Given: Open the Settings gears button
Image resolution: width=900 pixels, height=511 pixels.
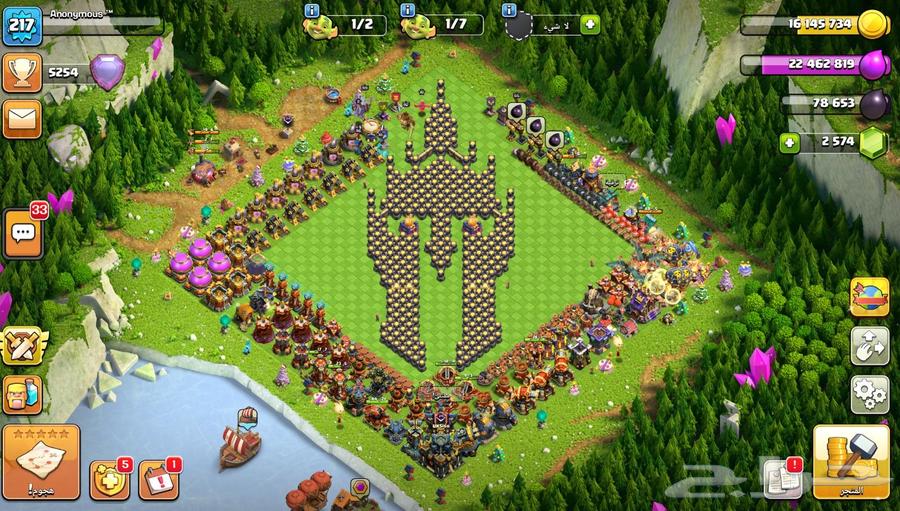Looking at the screenshot, I should (x=869, y=394).
